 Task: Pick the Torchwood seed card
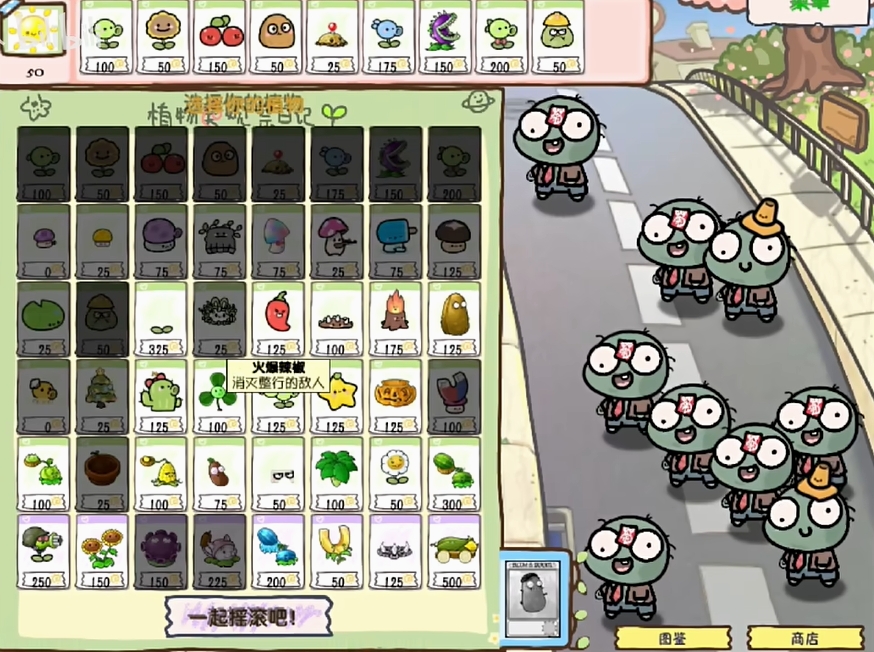(394, 318)
